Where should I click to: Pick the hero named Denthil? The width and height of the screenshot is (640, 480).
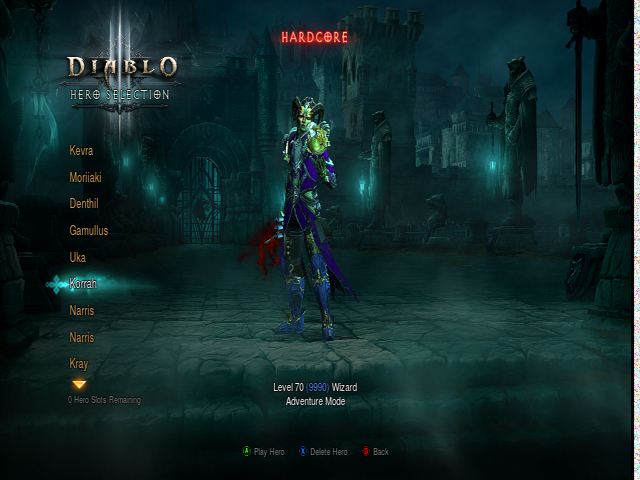pyautogui.click(x=84, y=203)
